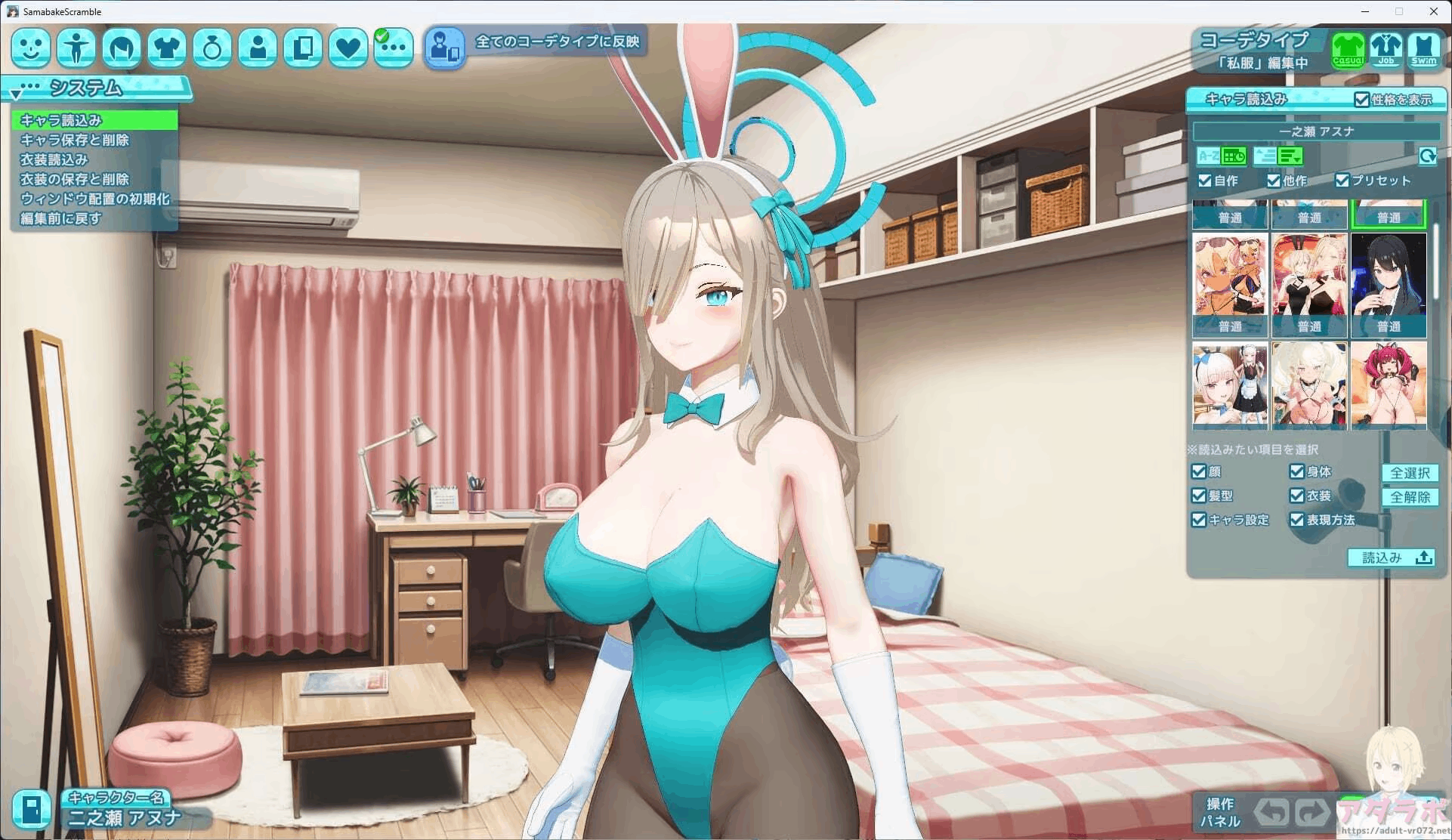
Task: Uncheck the プリセット filter checkbox
Action: 1342,181
